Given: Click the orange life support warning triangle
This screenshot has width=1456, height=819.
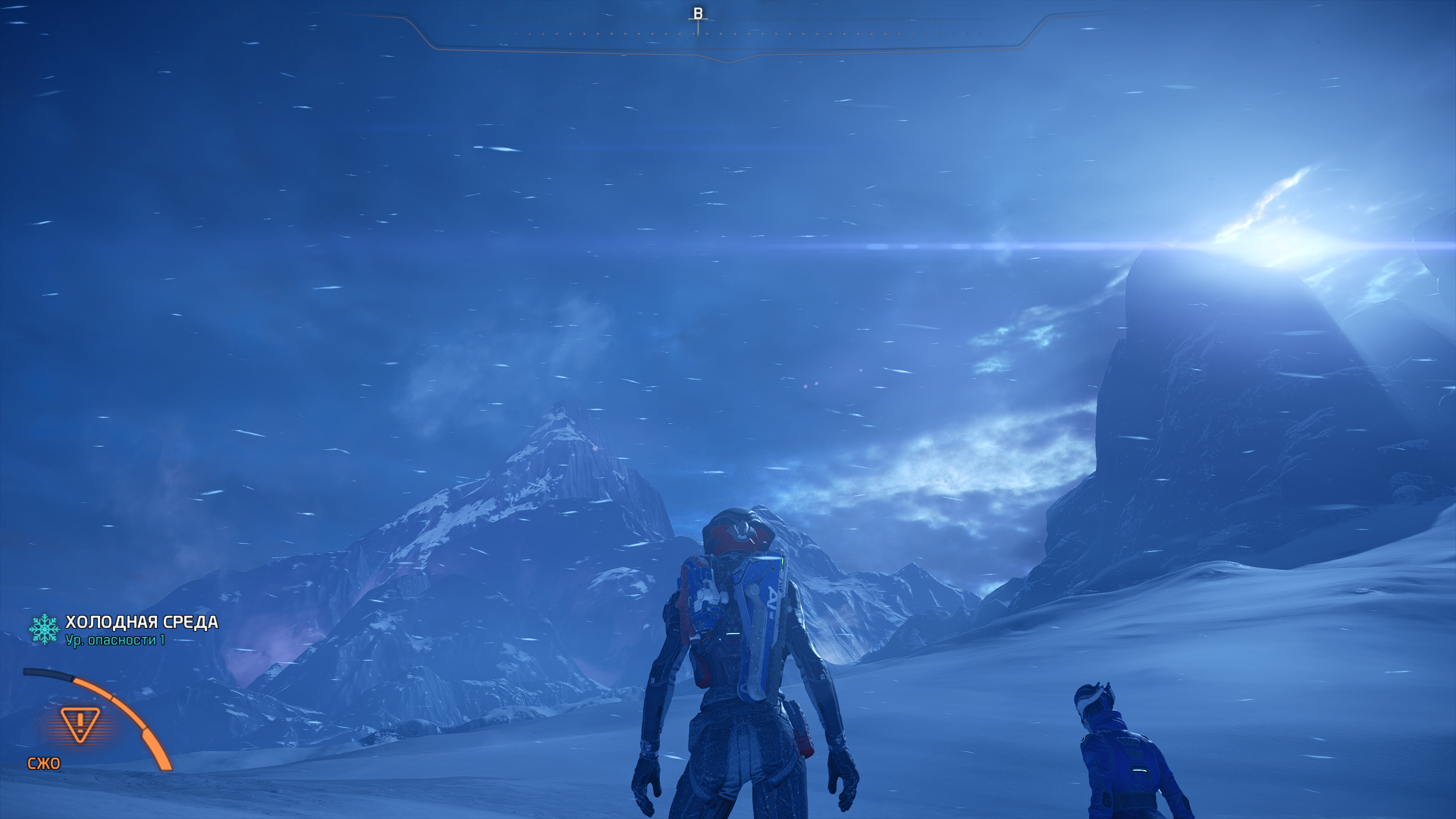Looking at the screenshot, I should [x=80, y=724].
